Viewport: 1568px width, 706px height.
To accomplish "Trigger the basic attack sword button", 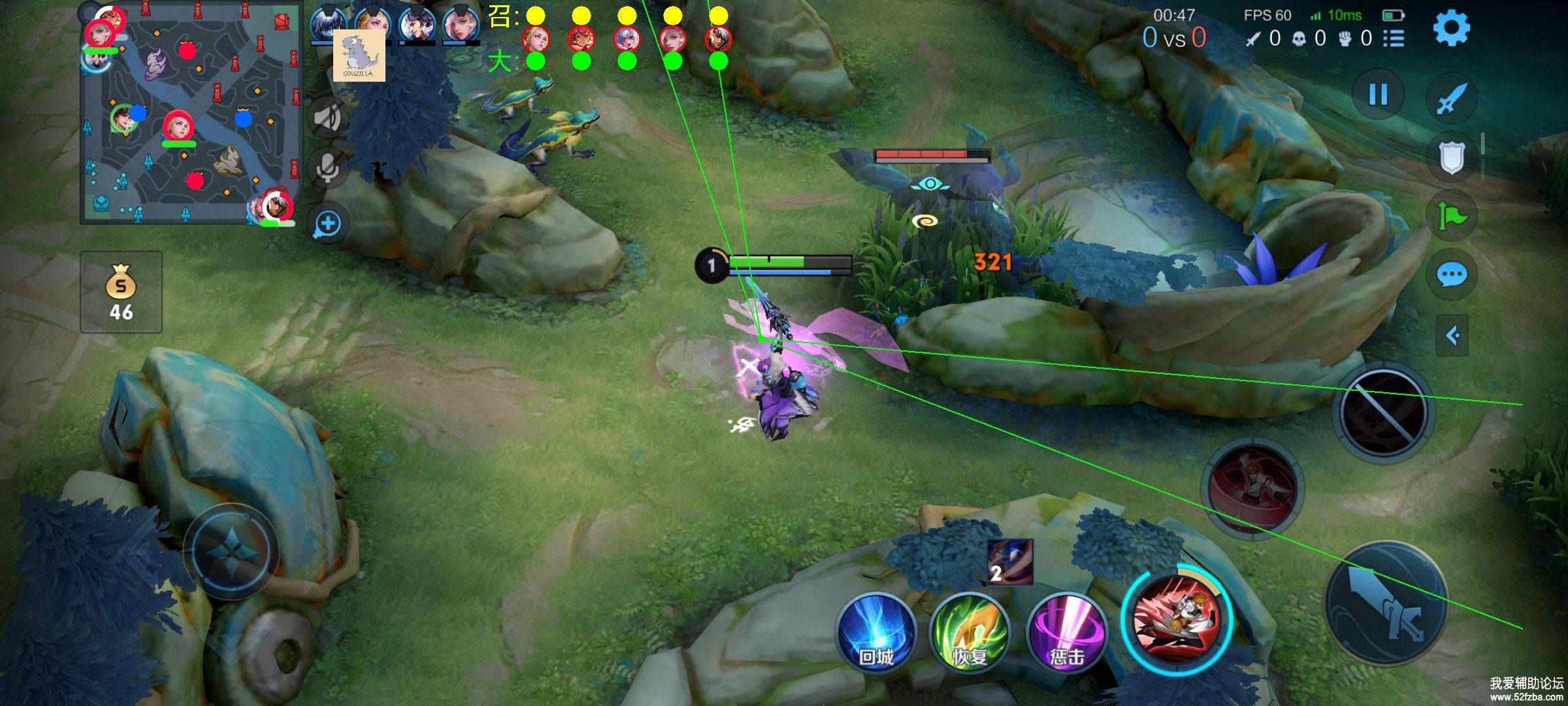I will pyautogui.click(x=1386, y=601).
